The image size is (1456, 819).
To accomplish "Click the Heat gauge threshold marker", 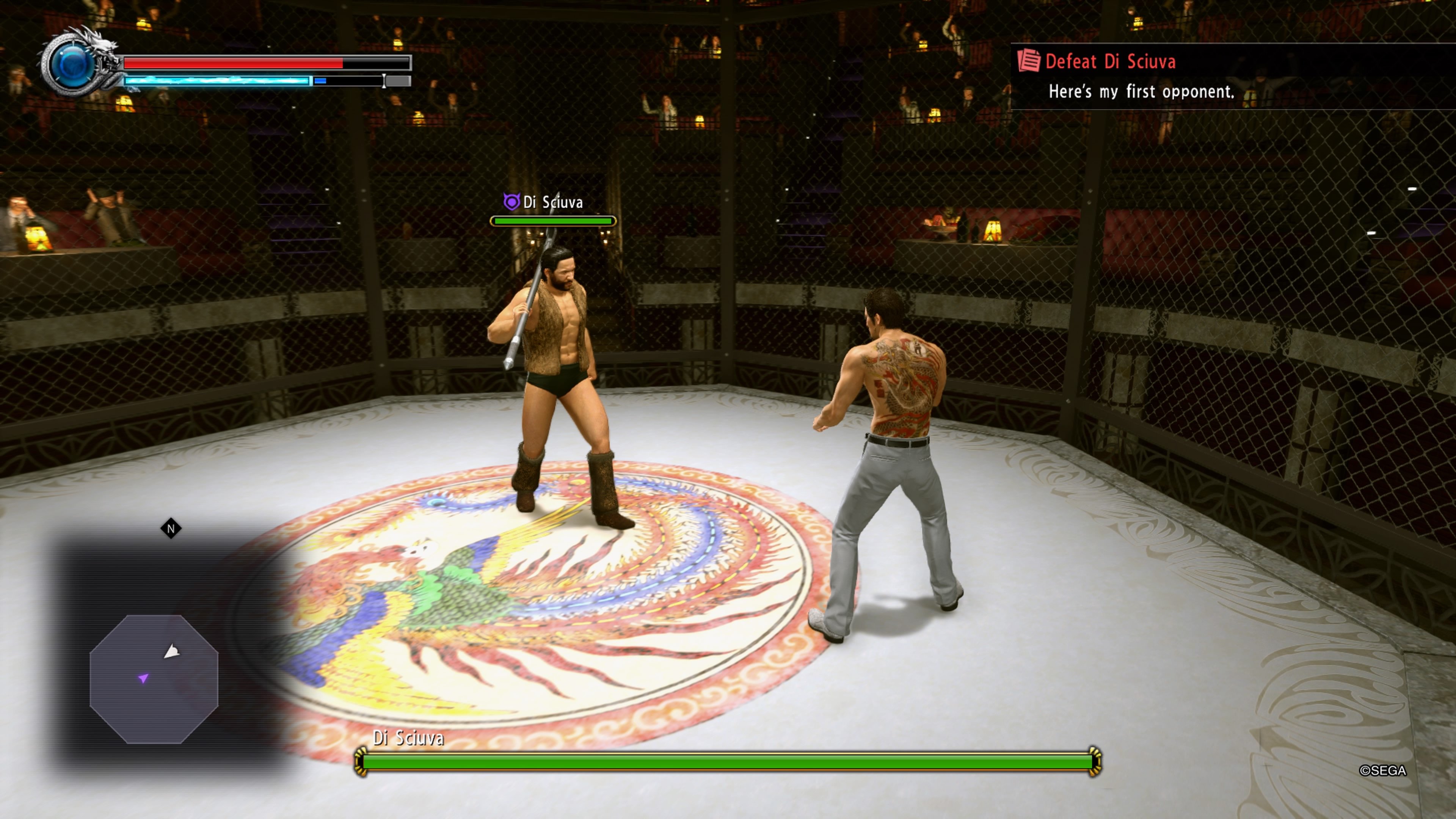I will 384,82.
